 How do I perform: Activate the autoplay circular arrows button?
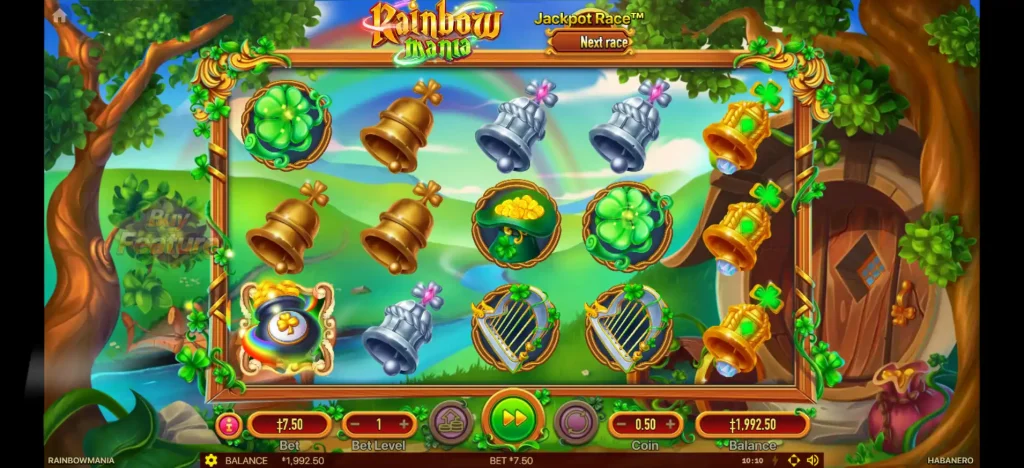pos(575,422)
